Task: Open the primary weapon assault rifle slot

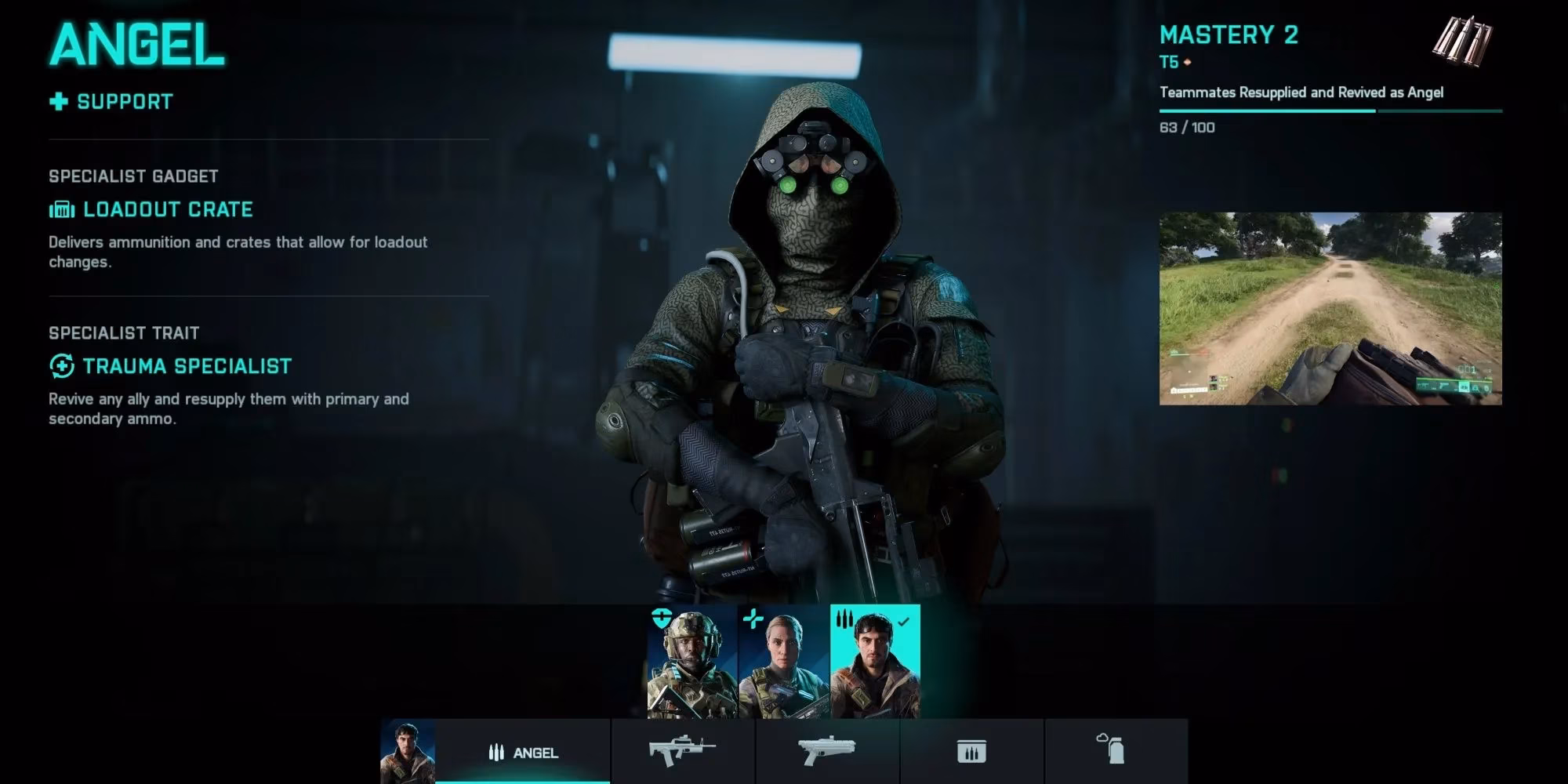Action: click(681, 749)
